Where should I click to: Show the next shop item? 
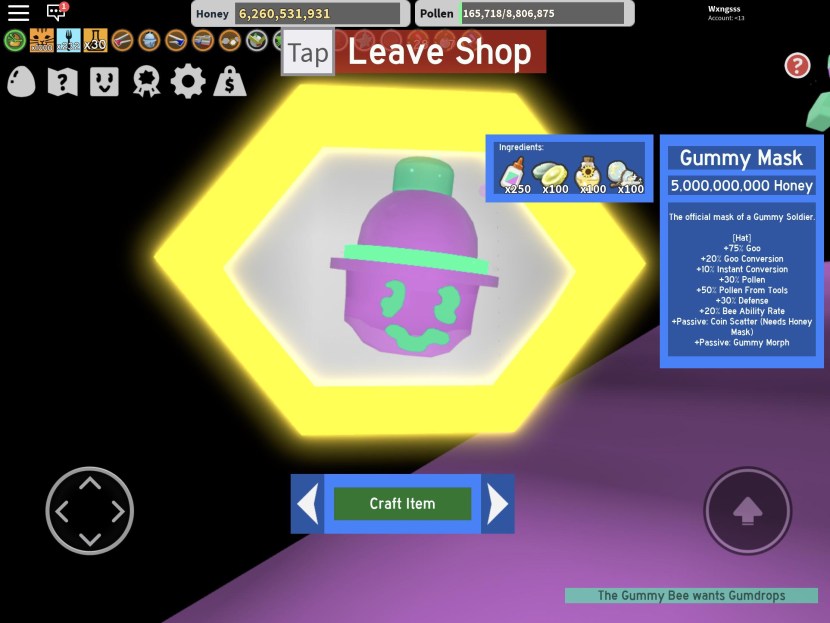click(x=497, y=504)
